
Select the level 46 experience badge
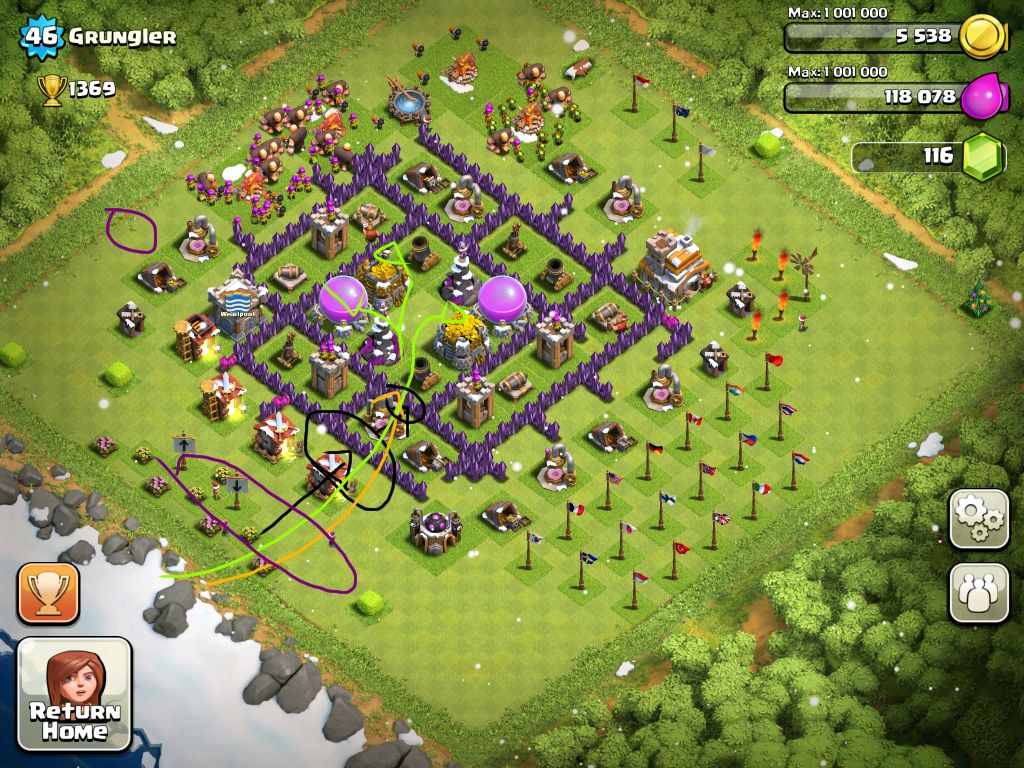(x=41, y=37)
